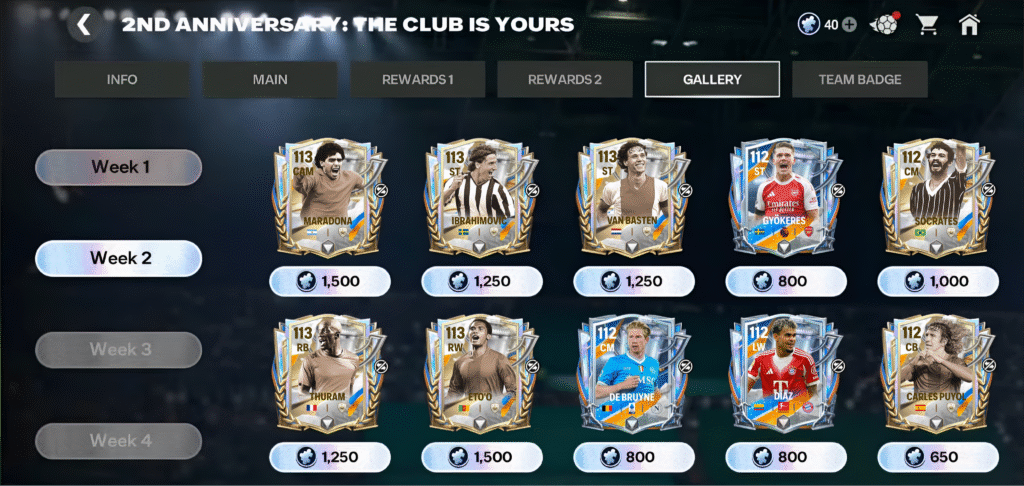Screen dimensions: 1024x486
Task: Show Week 1 gallery players
Action: pyautogui.click(x=119, y=167)
